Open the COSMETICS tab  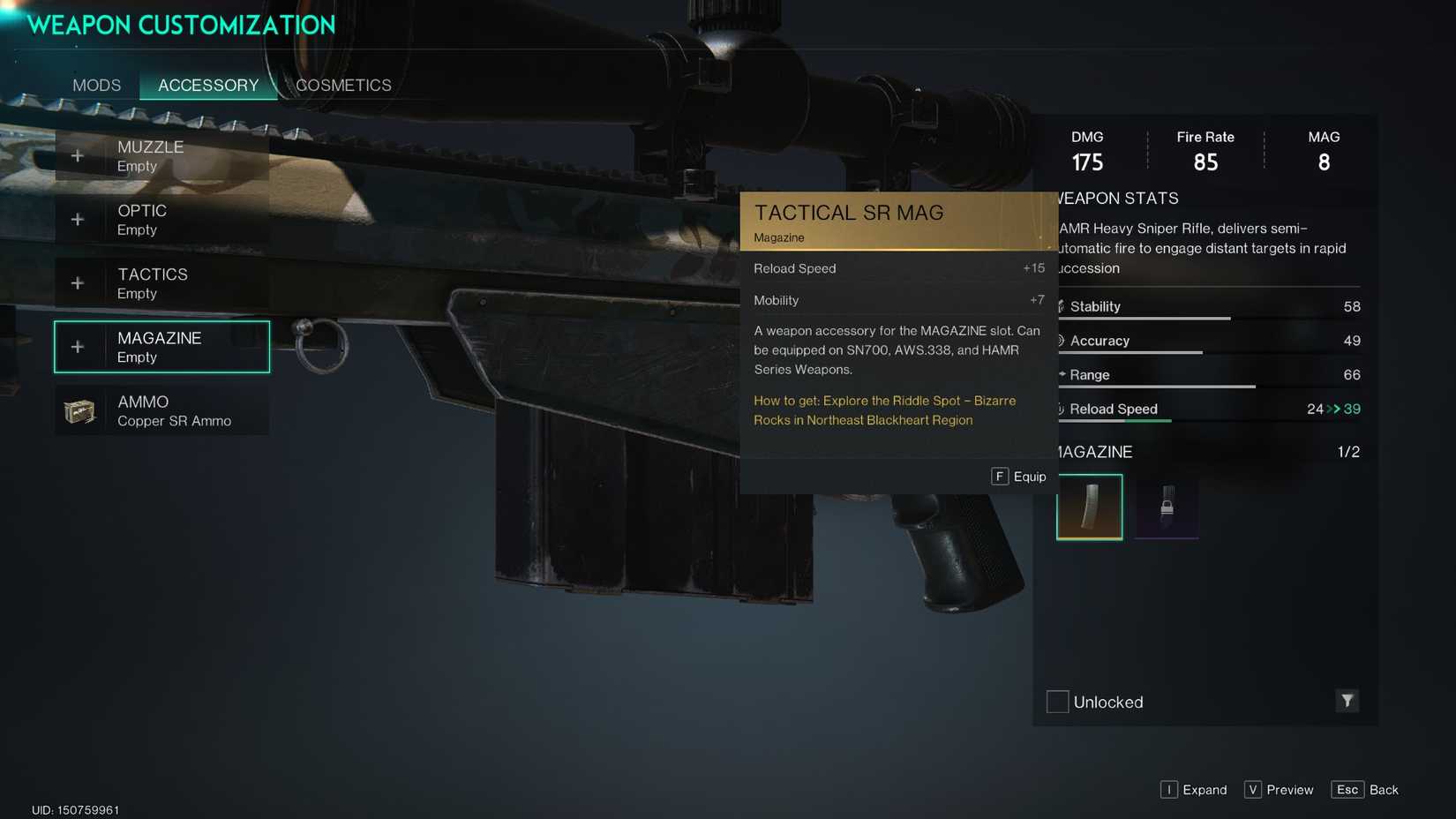click(x=343, y=85)
